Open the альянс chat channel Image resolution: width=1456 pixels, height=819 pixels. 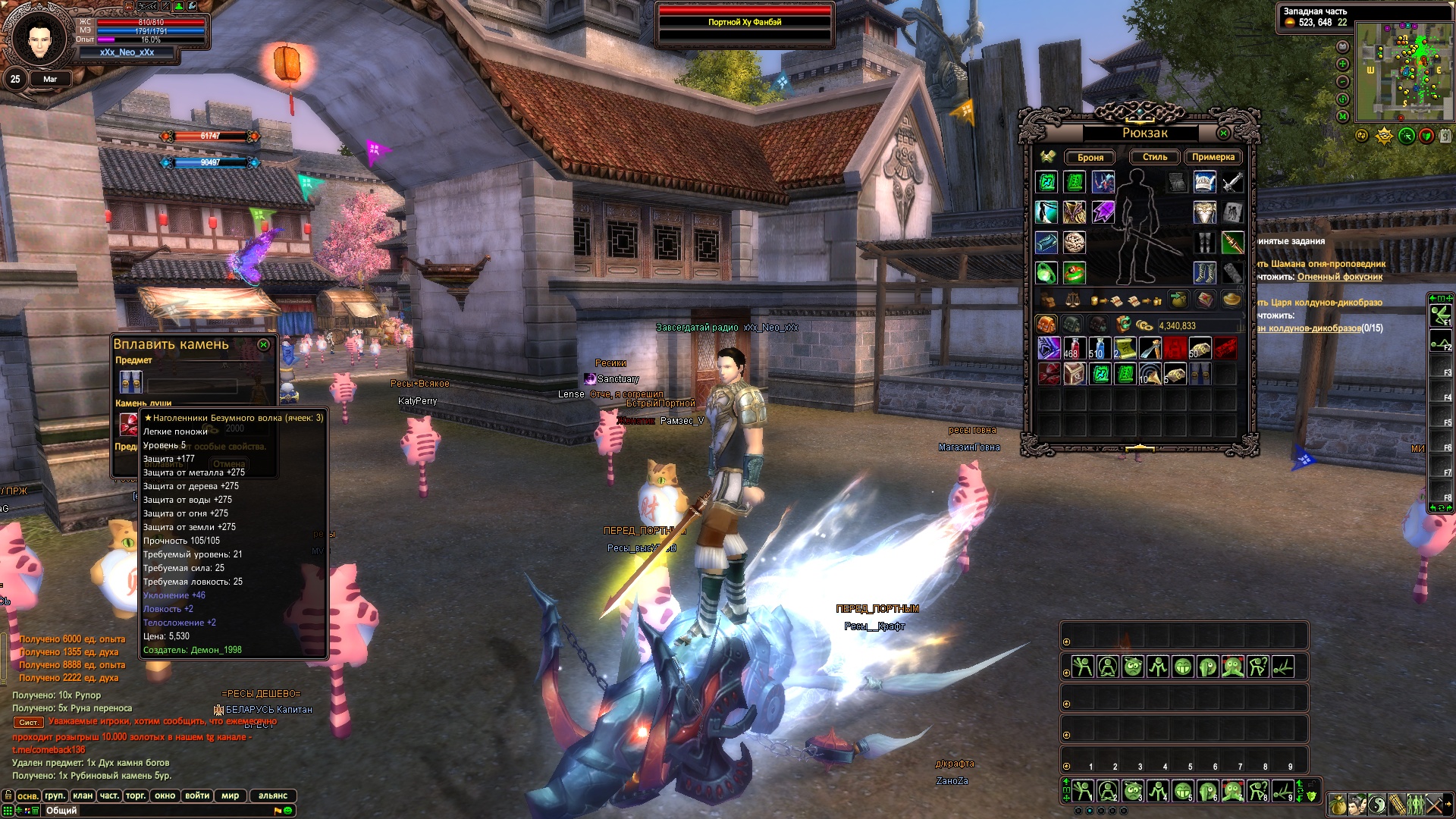point(273,795)
